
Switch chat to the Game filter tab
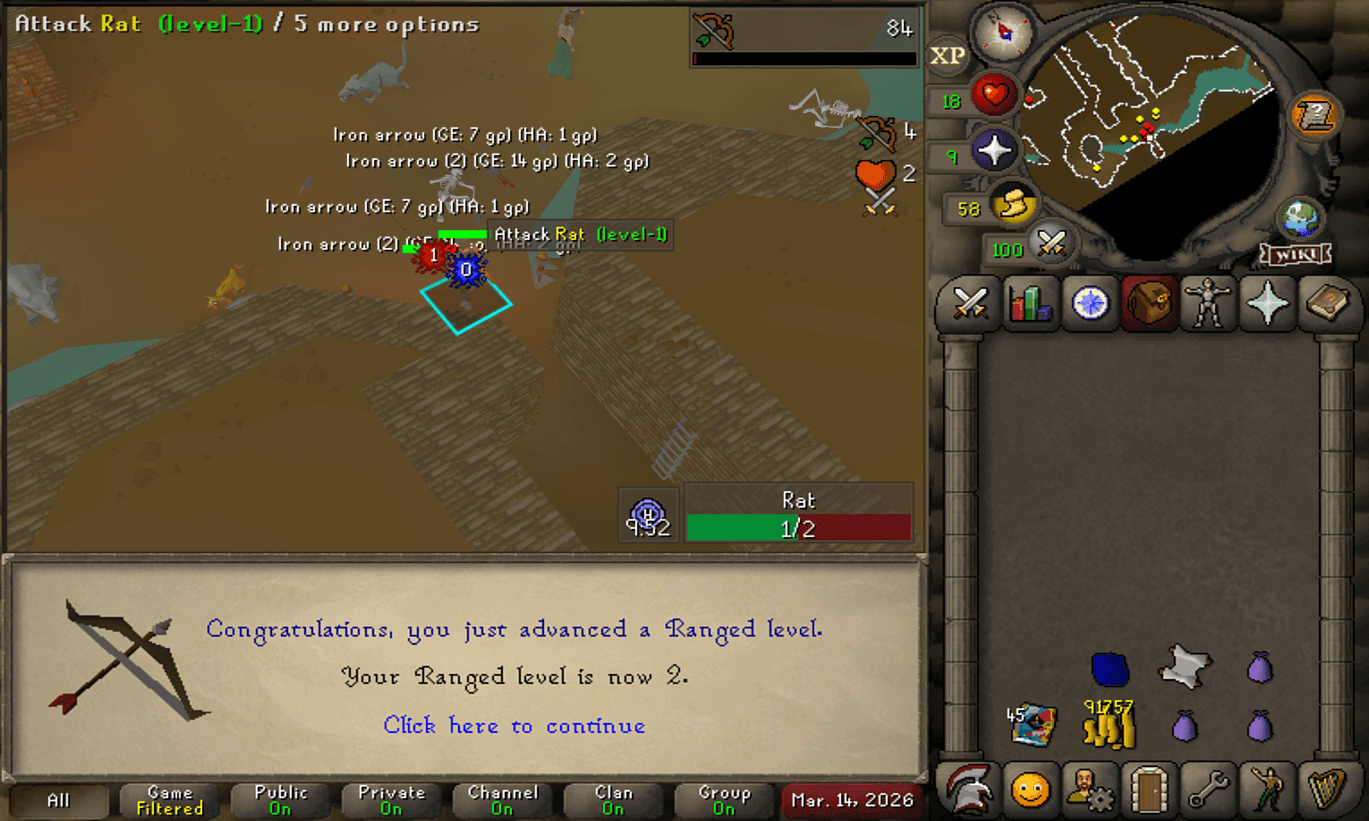point(169,800)
